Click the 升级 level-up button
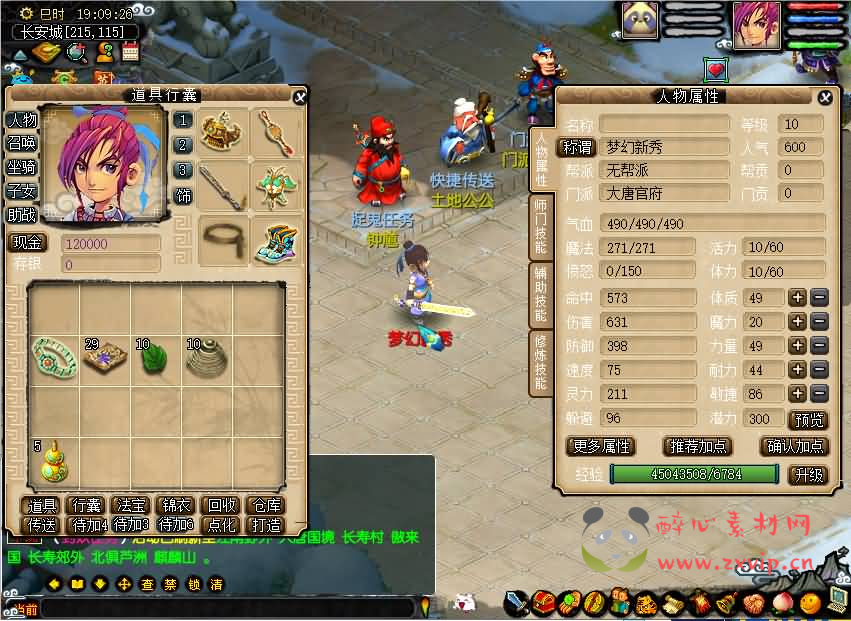The width and height of the screenshot is (851, 621). click(x=808, y=475)
